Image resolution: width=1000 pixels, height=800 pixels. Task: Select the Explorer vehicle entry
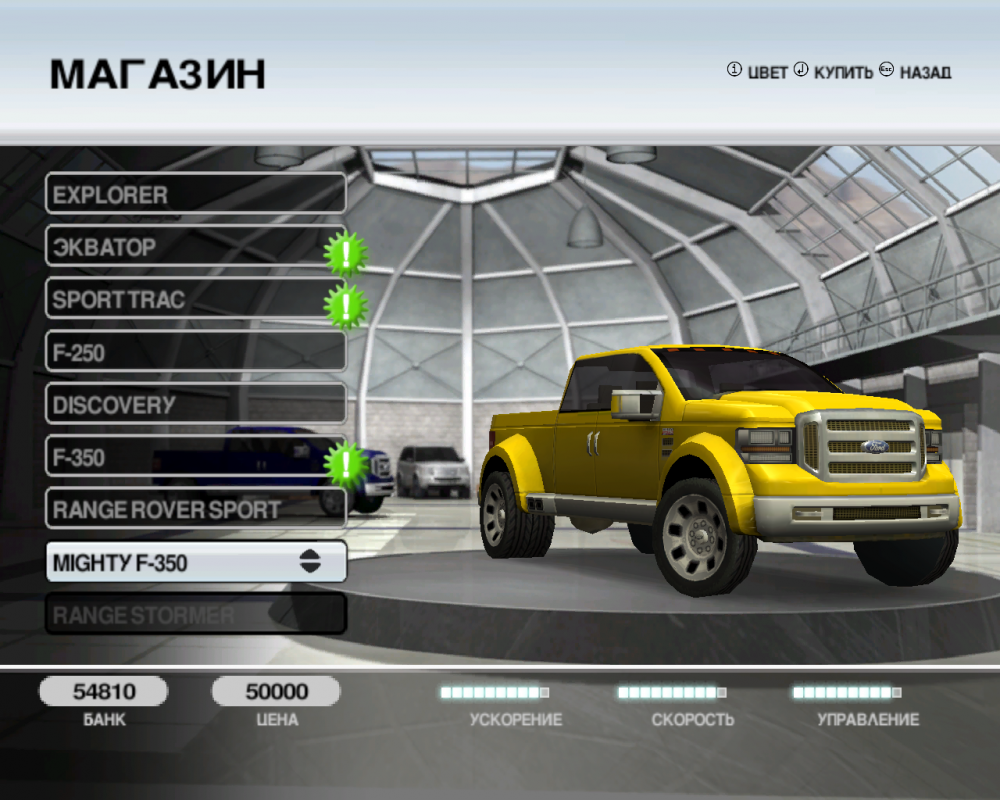pos(195,193)
